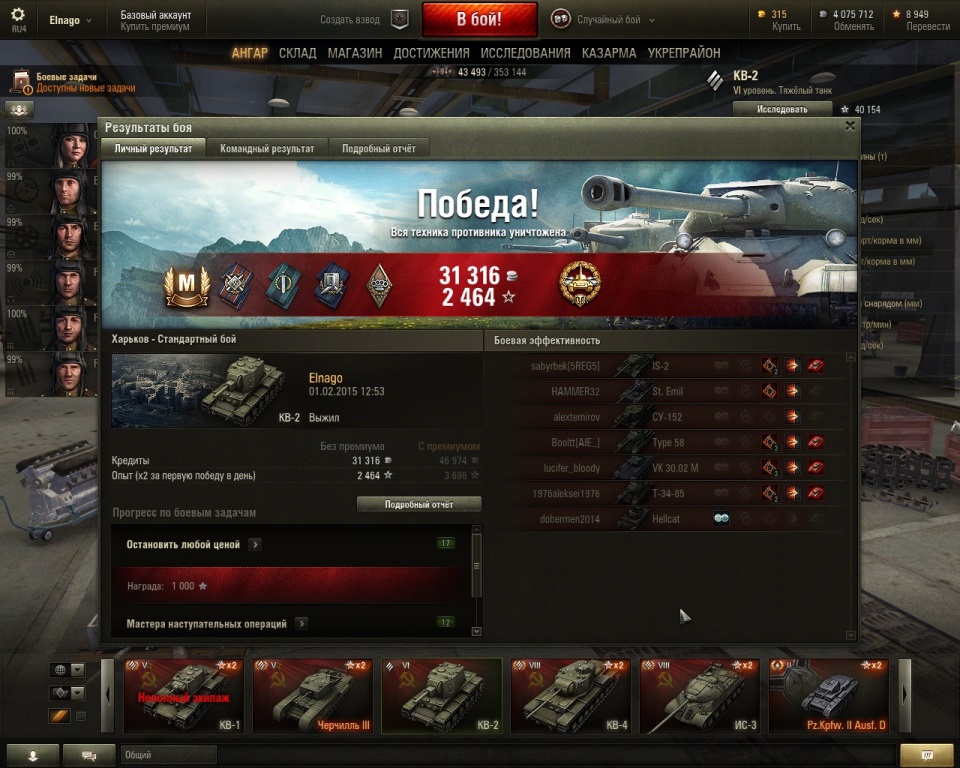This screenshot has width=960, height=768.
Task: Open the УКРЕПРАЙОН menu
Action: click(x=684, y=53)
